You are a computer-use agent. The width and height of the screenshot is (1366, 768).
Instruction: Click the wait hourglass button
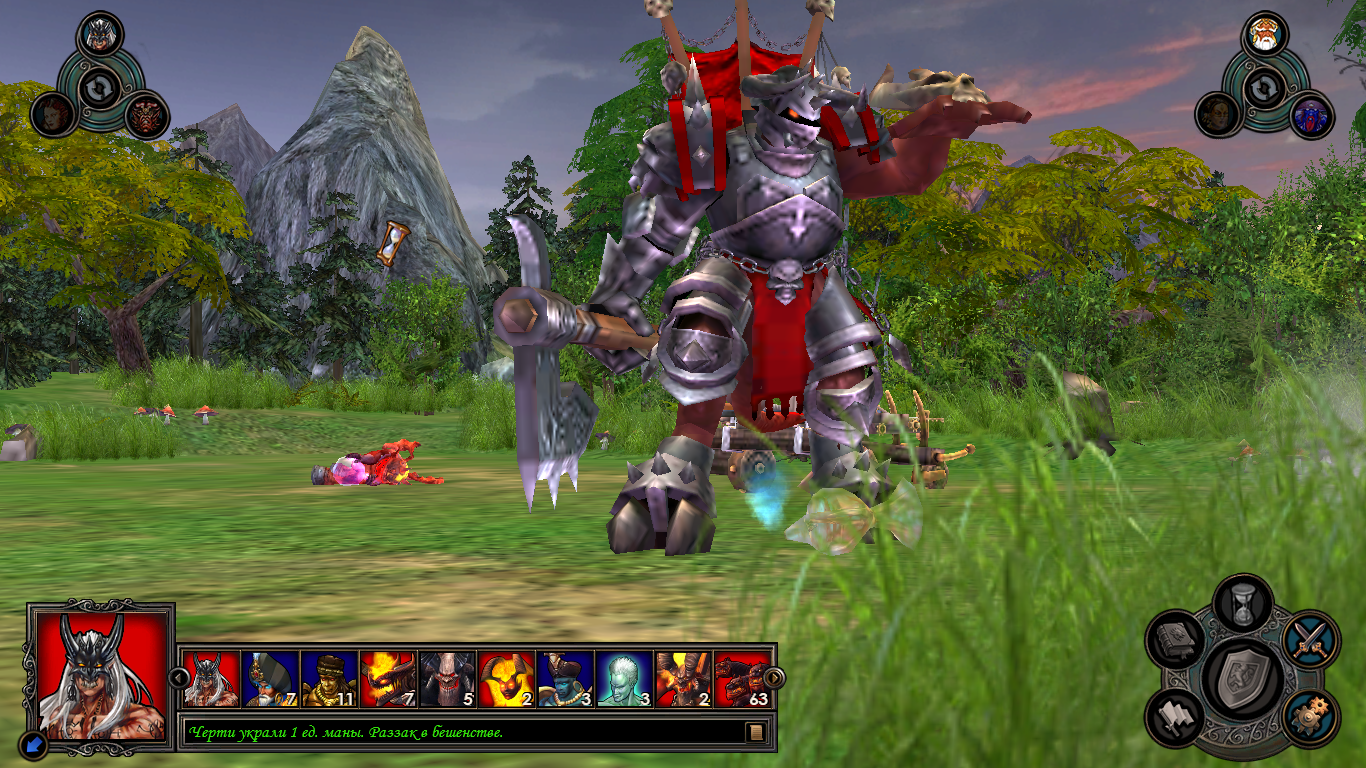coord(1242,603)
